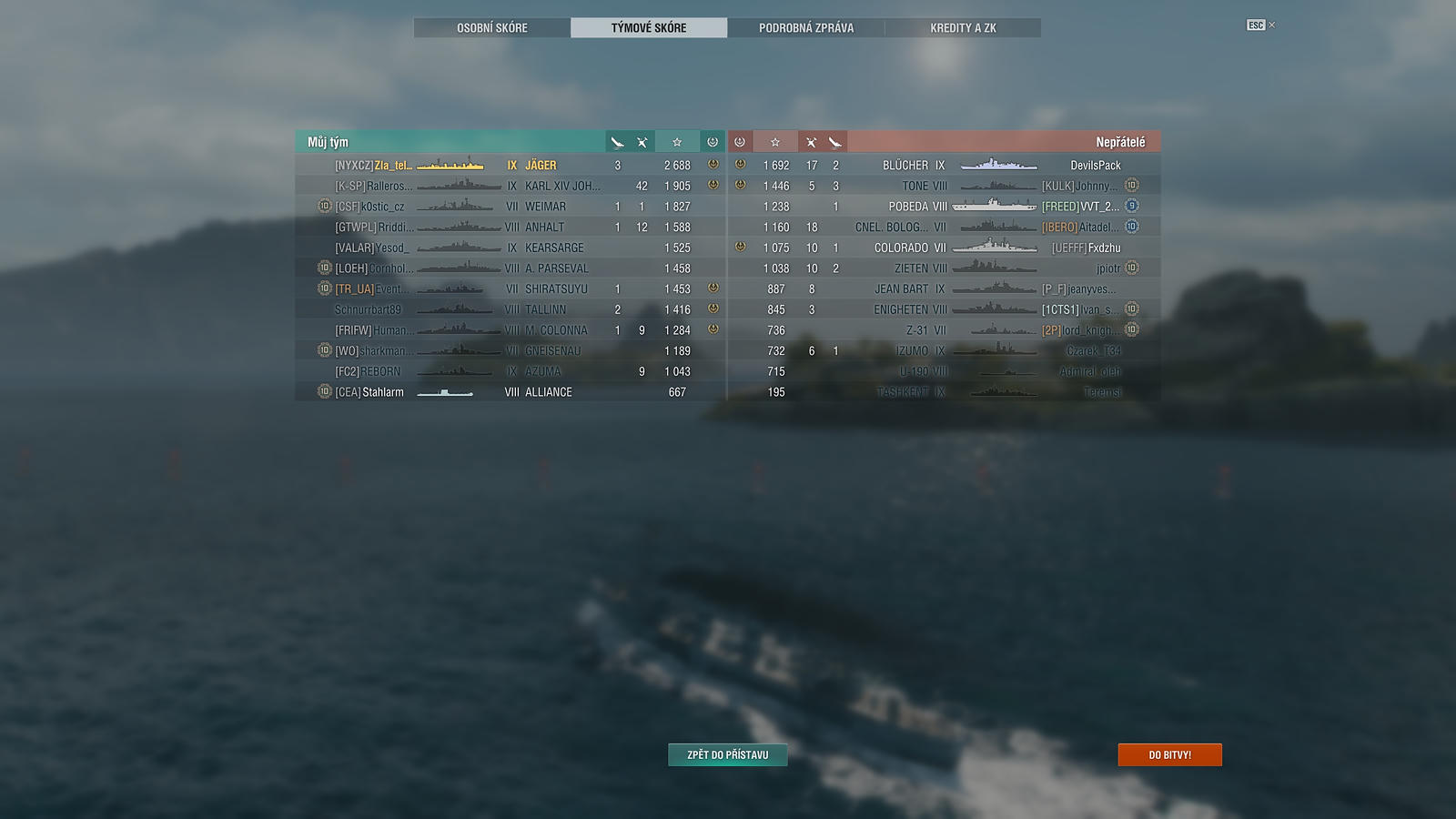The width and height of the screenshot is (1456, 819).
Task: Pick the Alliance player Stahlarm row
Action: (x=510, y=392)
